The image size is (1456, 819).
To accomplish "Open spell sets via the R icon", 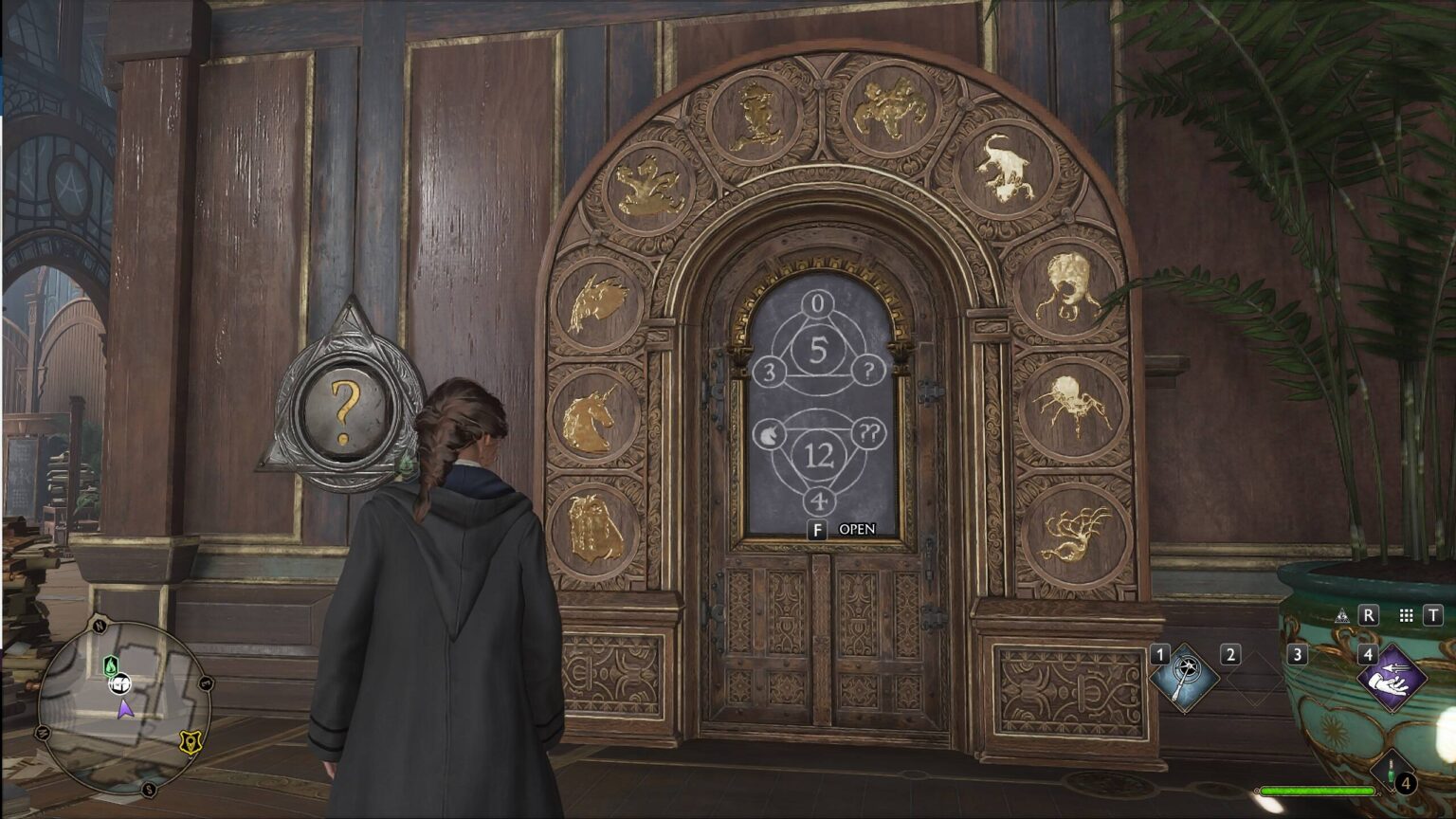I will [x=1368, y=614].
